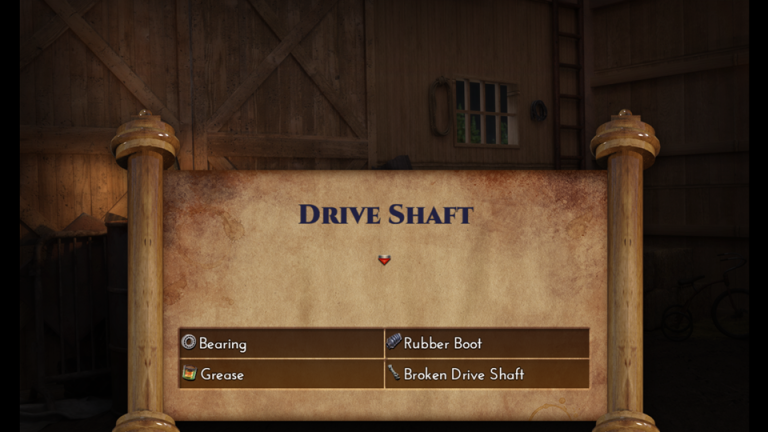Select the Bearing ingredient row
Image resolution: width=768 pixels, height=432 pixels.
pyautogui.click(x=281, y=343)
